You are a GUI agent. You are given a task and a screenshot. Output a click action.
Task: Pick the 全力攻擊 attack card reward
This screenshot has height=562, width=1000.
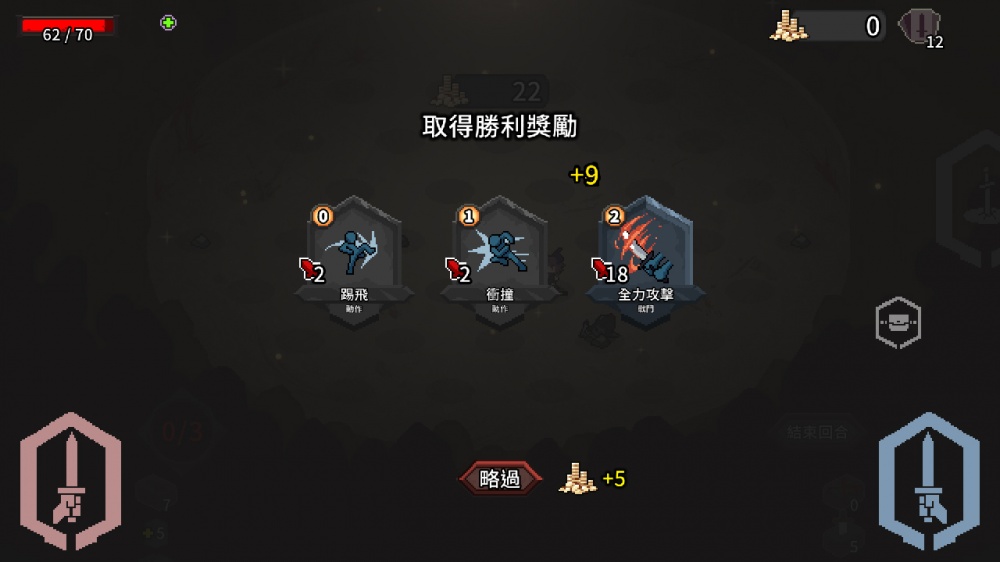coord(646,257)
